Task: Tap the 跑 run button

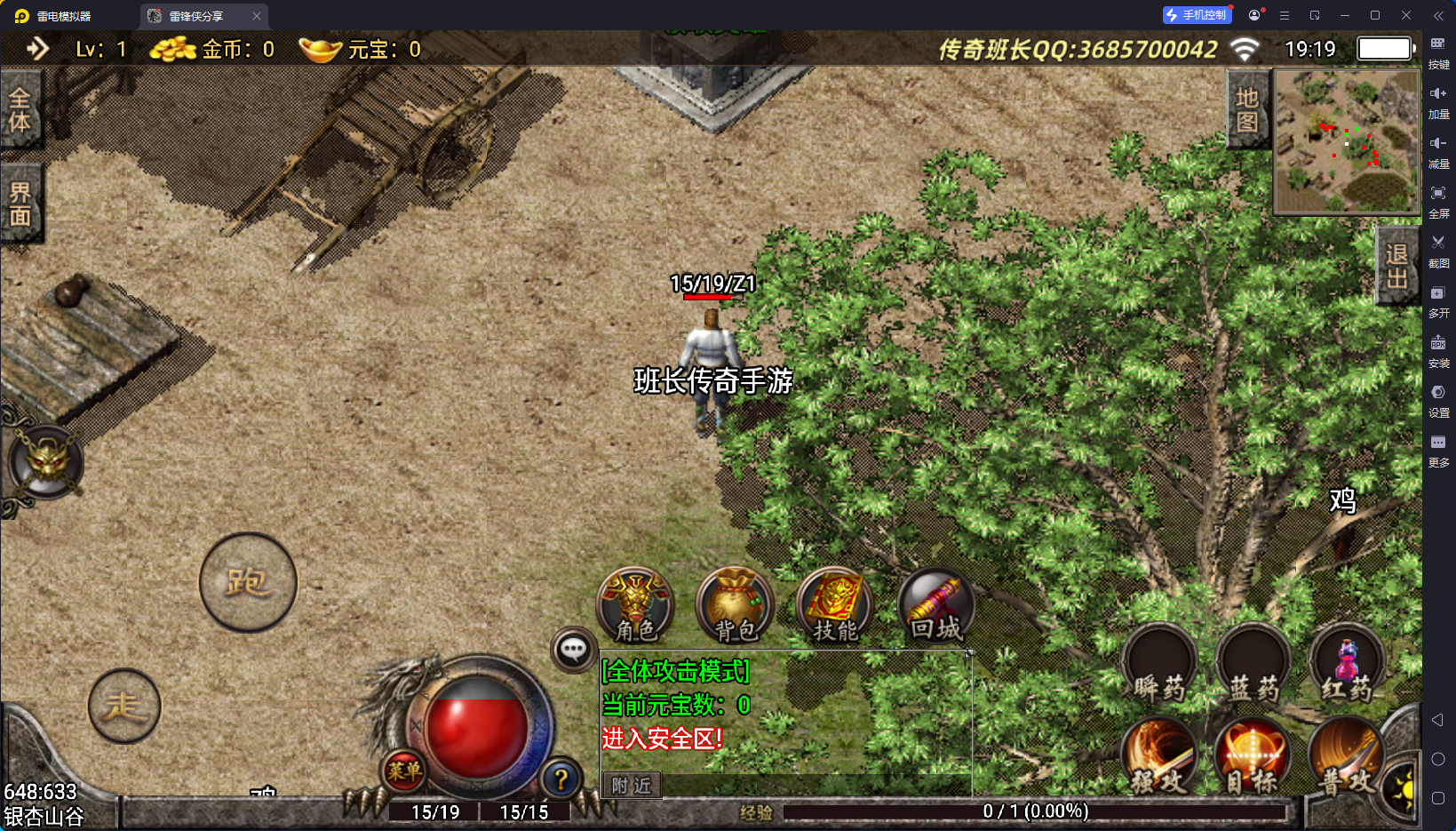Action: coord(248,583)
